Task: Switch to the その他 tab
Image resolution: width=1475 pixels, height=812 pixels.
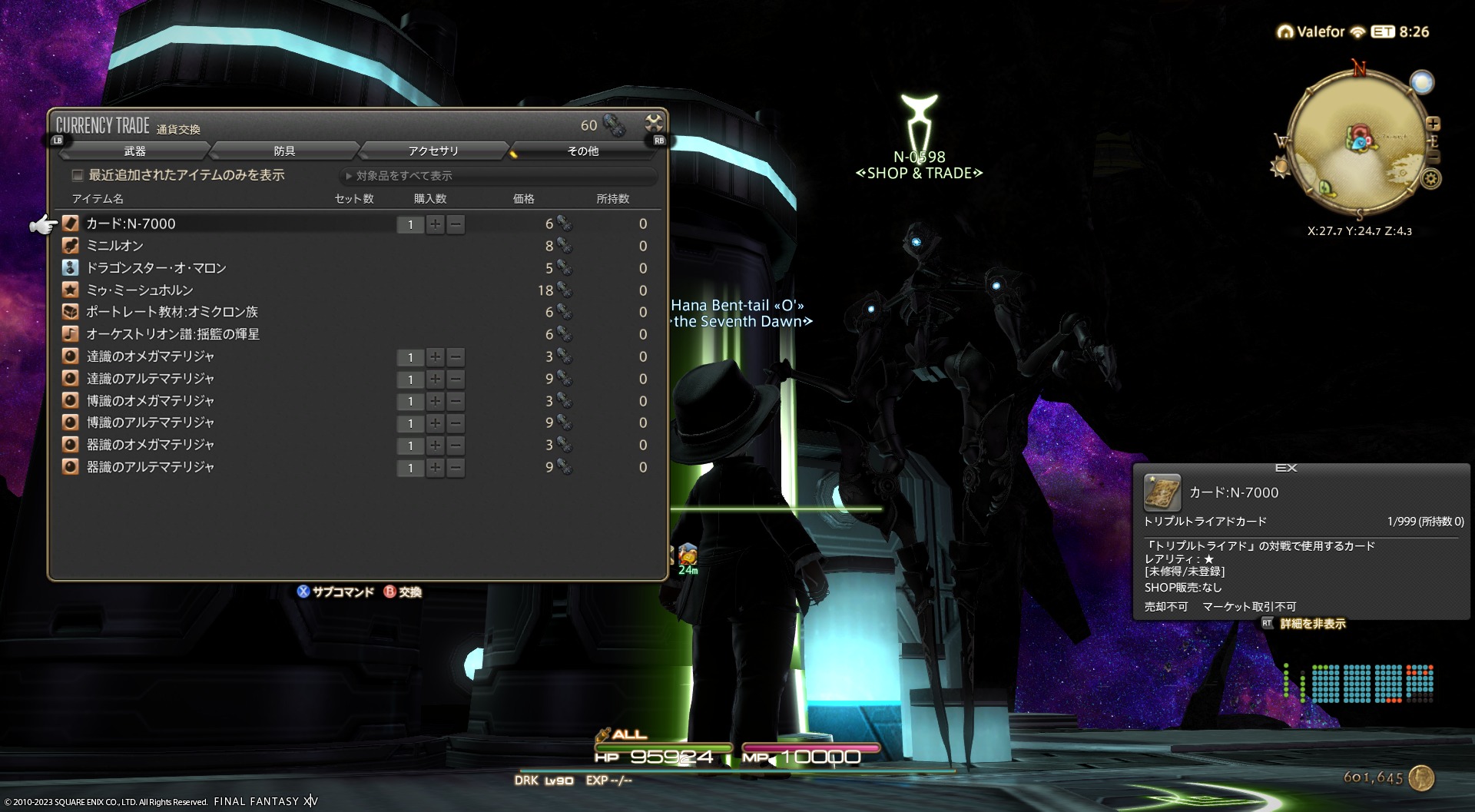Action: pyautogui.click(x=582, y=151)
